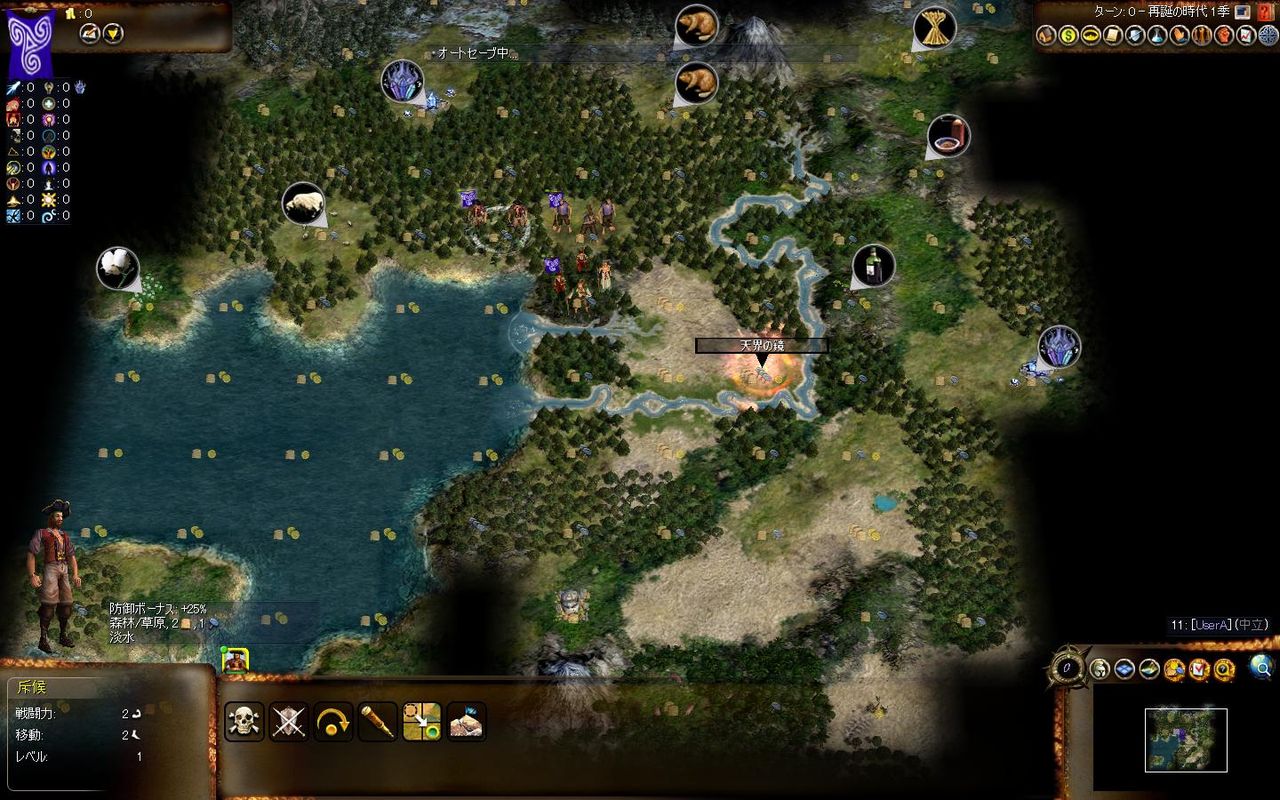Select the scout unit portrait above the action bar
This screenshot has height=800, width=1280.
(x=235, y=660)
